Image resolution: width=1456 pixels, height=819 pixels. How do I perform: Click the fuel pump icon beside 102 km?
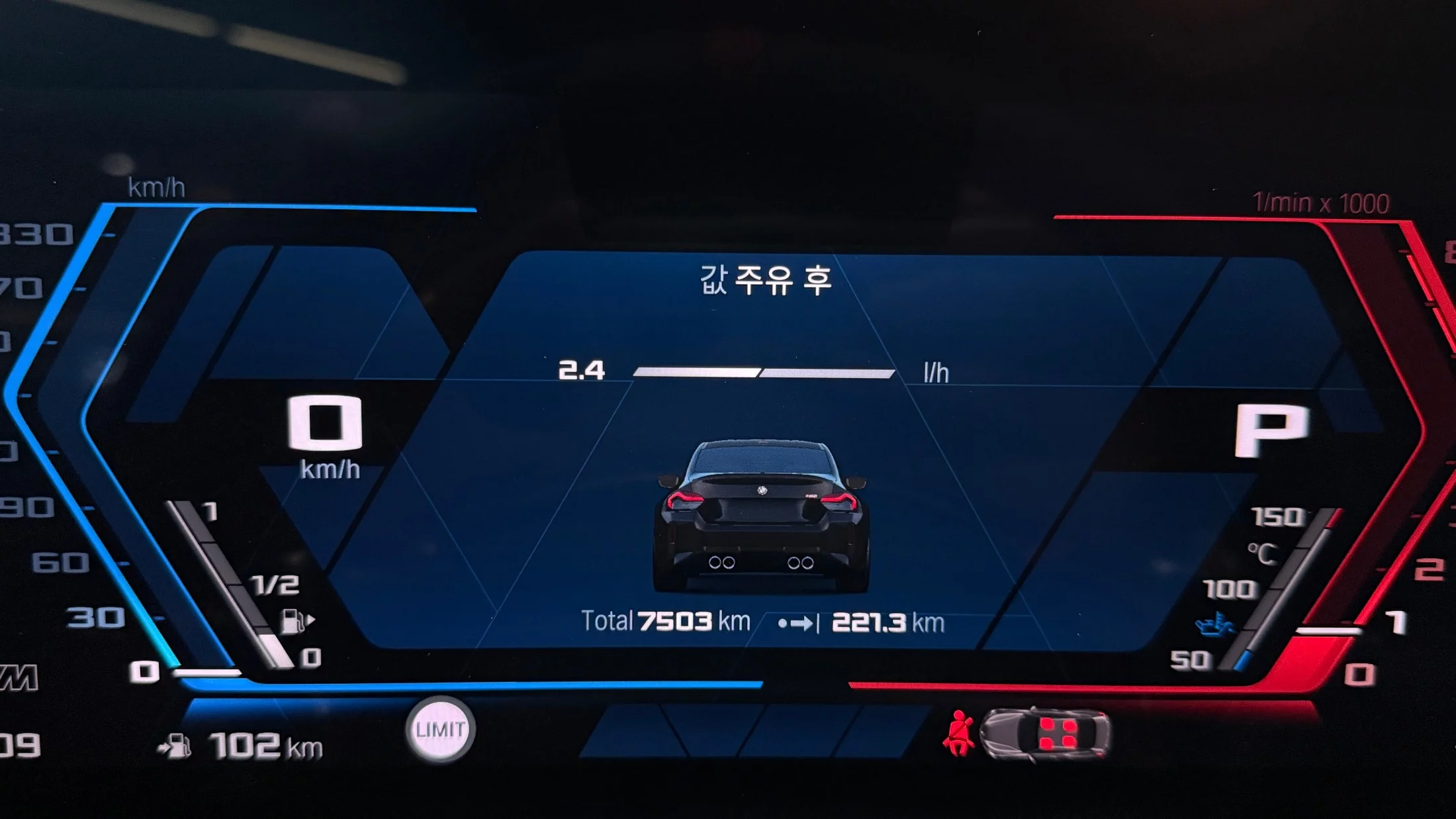(175, 746)
